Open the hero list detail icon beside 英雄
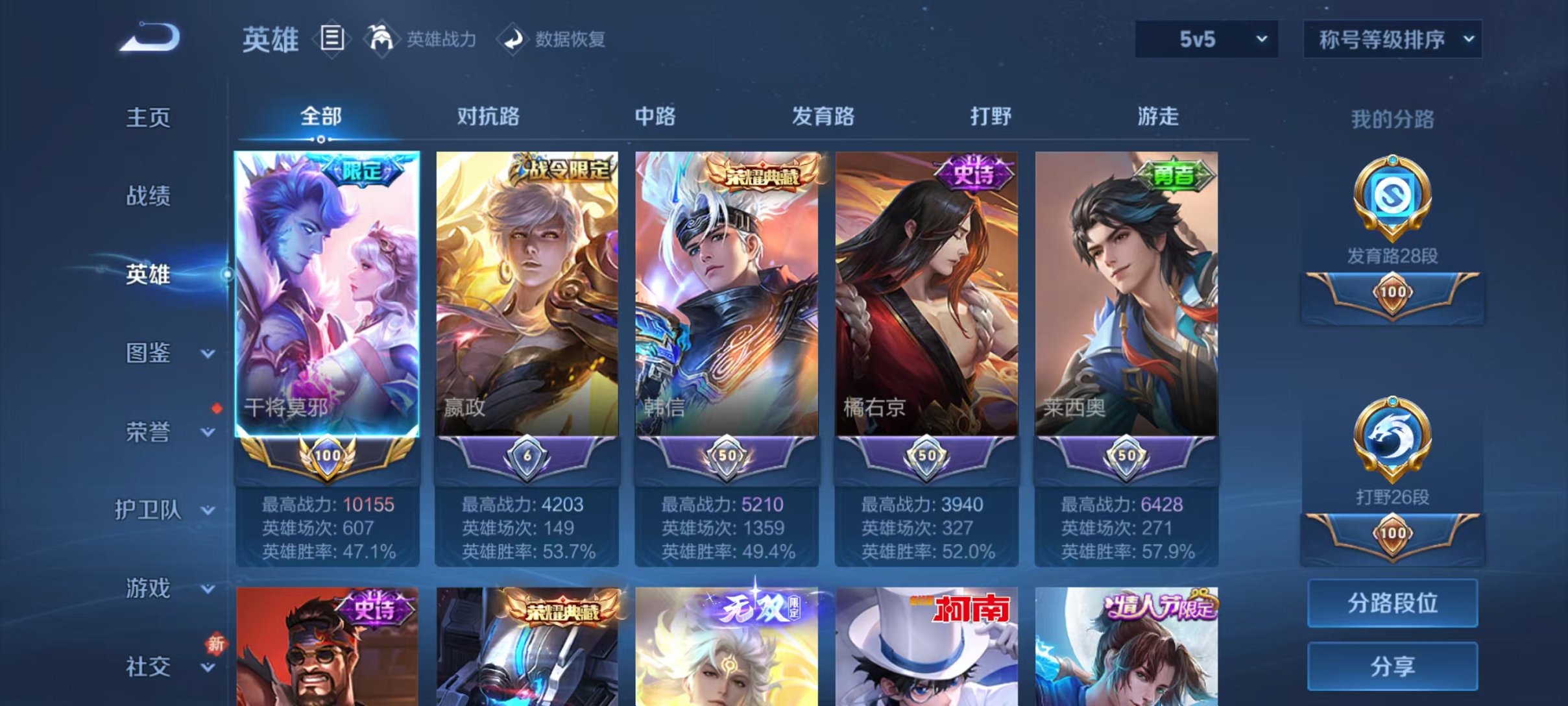Screen dimensions: 1568x706 click(x=332, y=40)
